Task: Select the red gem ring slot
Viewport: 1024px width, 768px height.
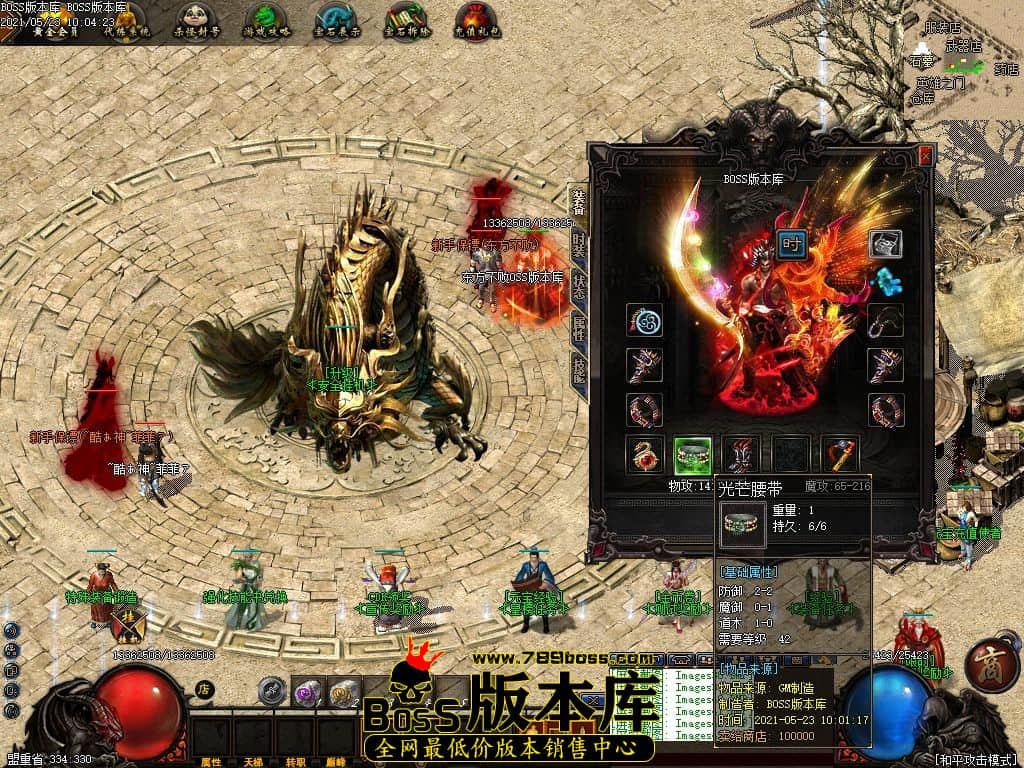Action: tap(644, 453)
